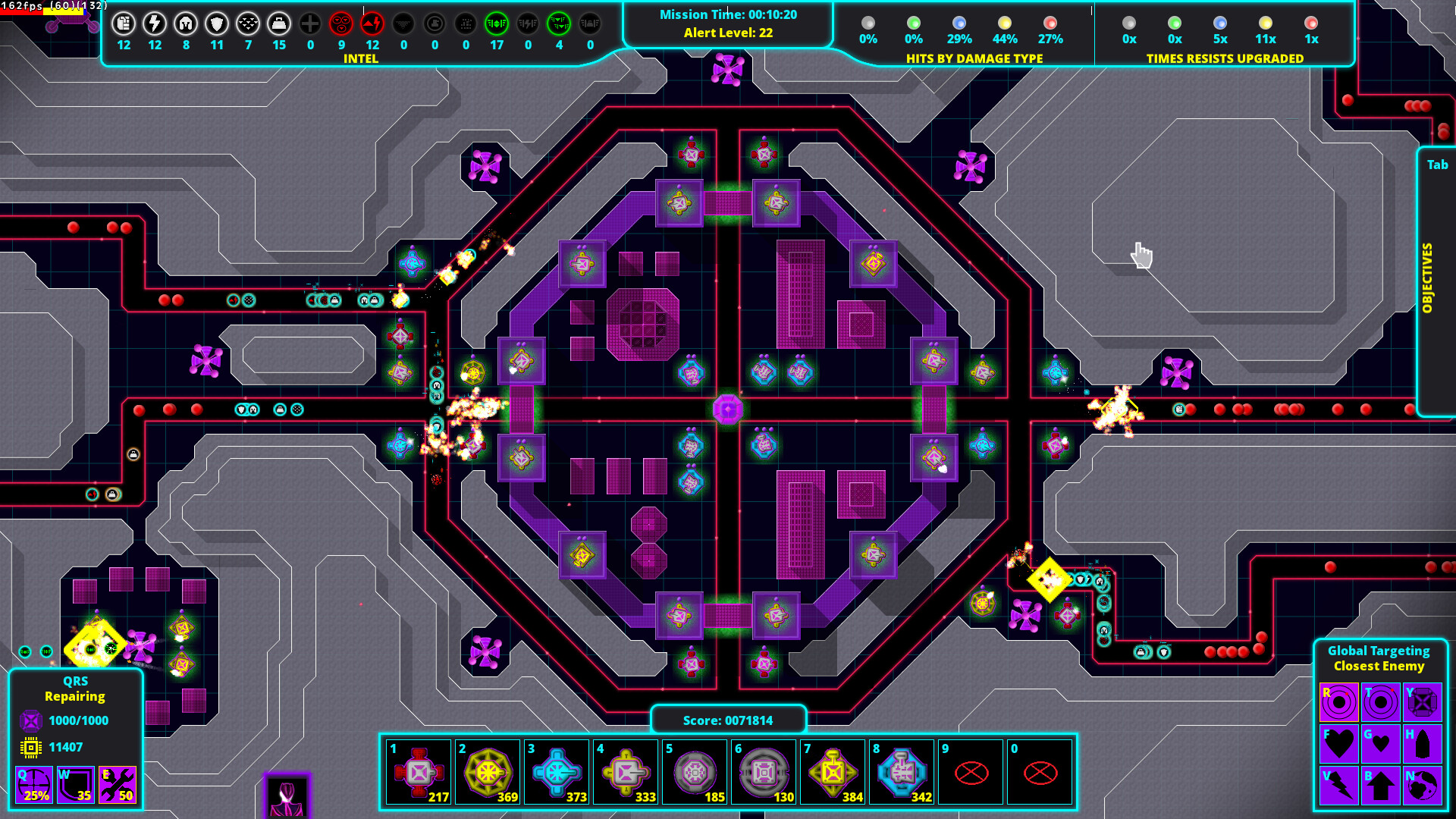Toggle the G small heart targeting option
The image size is (1456, 819).
click(x=1381, y=743)
